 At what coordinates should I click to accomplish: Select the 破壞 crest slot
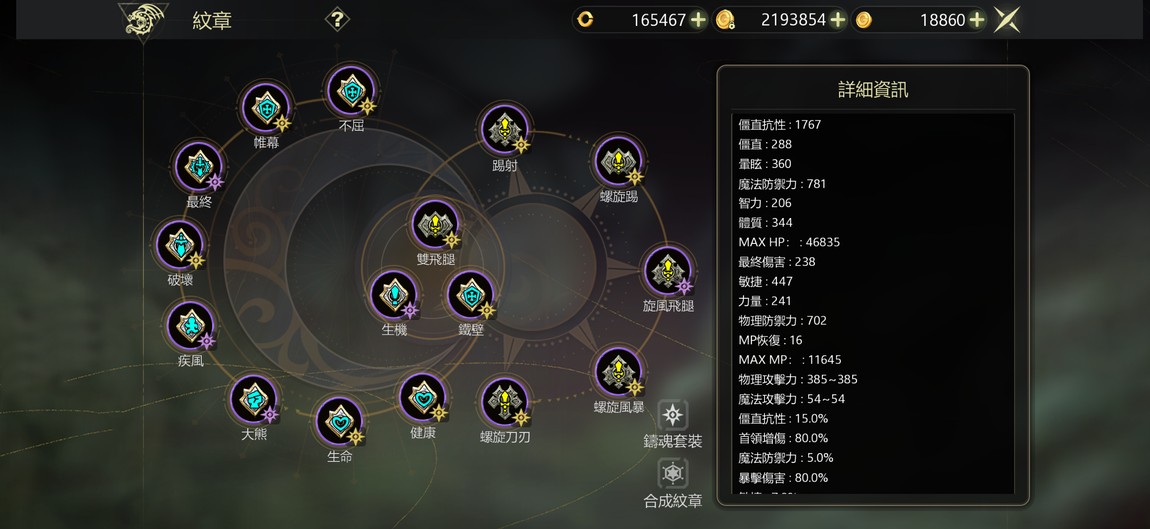[181, 245]
